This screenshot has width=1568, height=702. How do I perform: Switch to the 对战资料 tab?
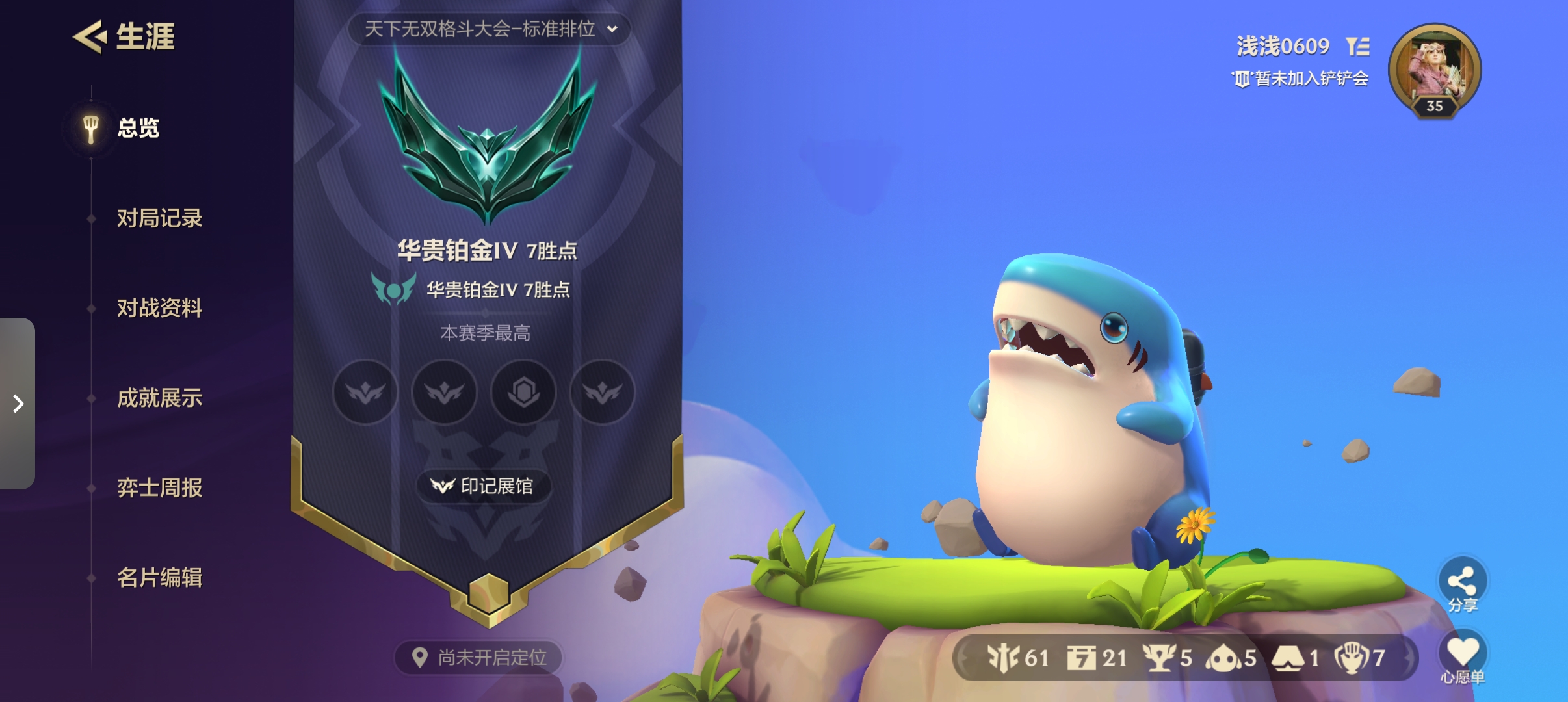click(x=159, y=308)
